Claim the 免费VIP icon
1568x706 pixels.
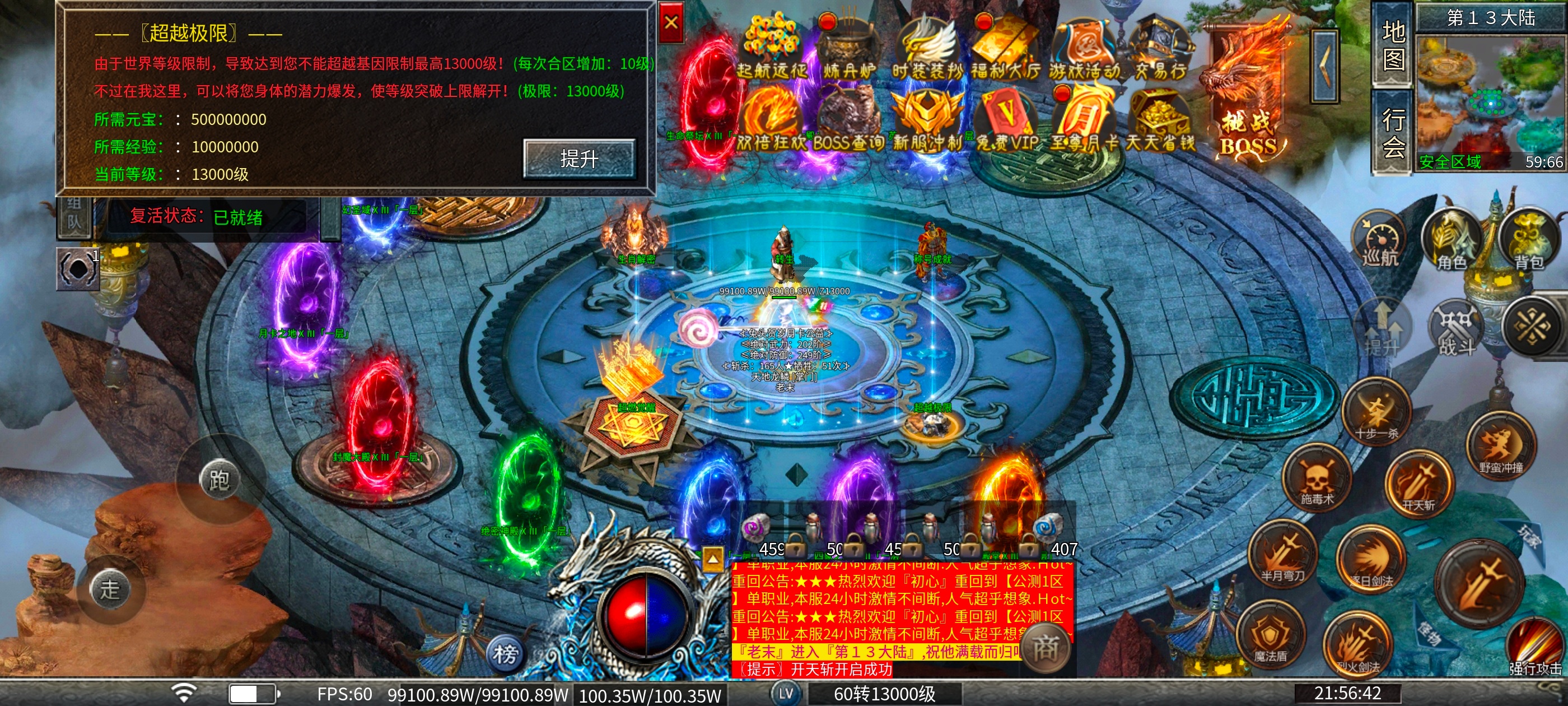click(x=1007, y=122)
